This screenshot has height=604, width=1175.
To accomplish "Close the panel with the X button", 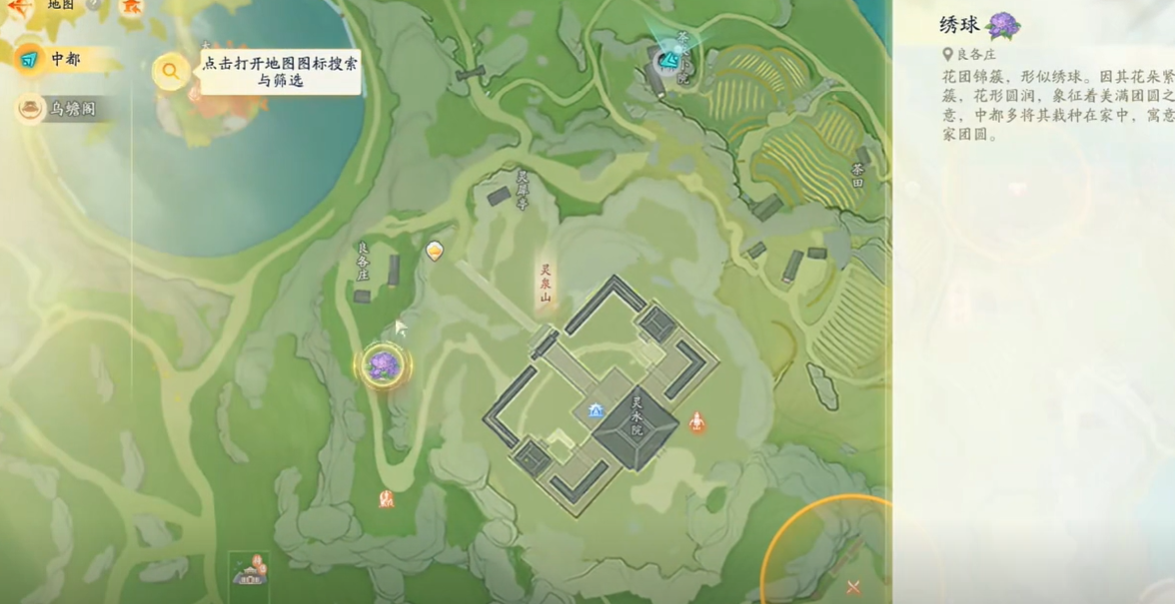I will [853, 587].
